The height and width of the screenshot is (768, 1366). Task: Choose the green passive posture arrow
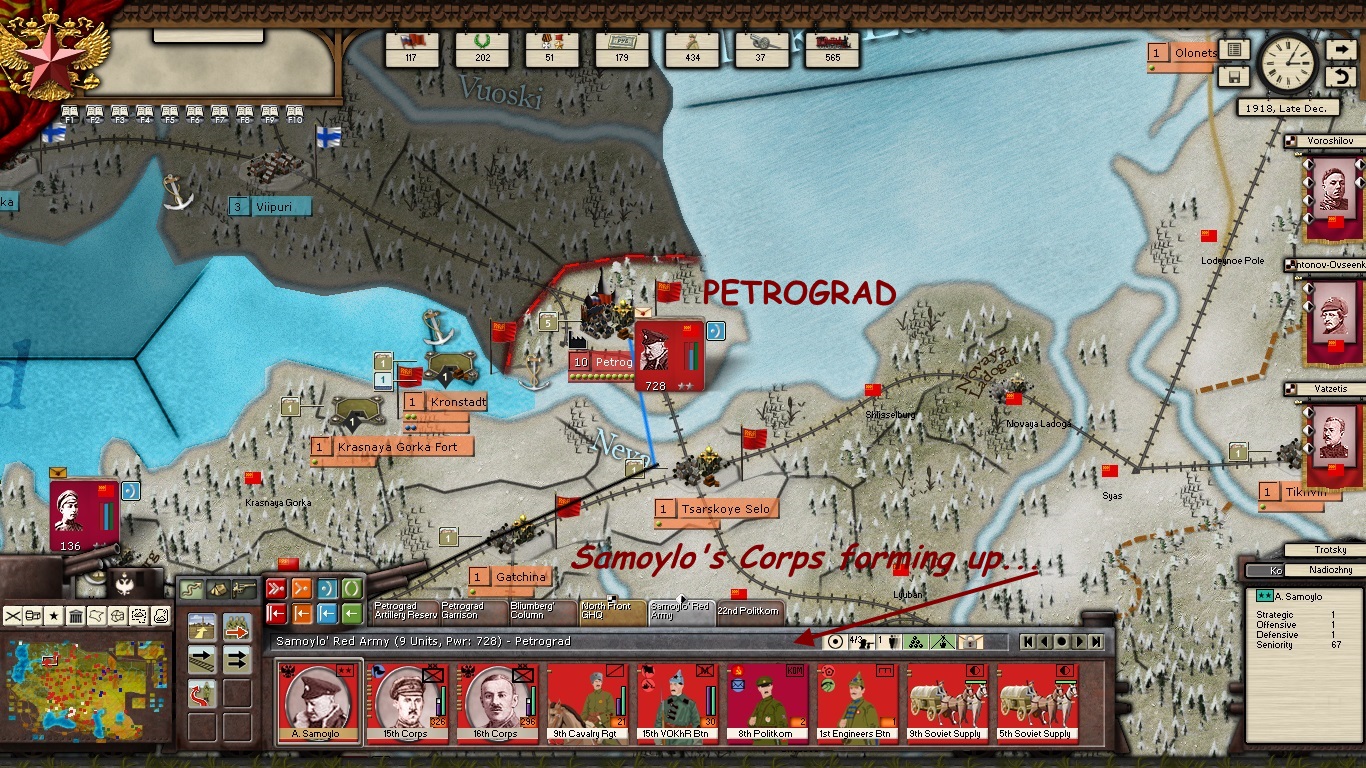[x=352, y=613]
